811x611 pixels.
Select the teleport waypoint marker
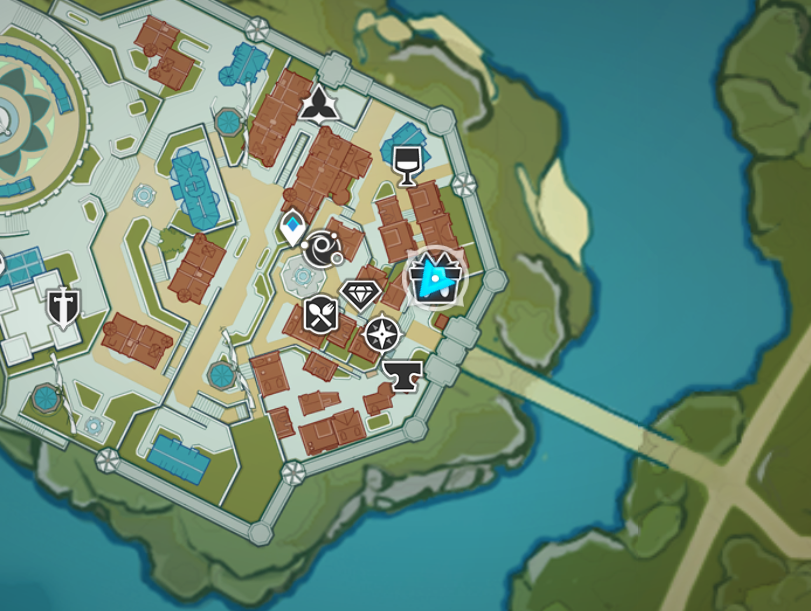(293, 227)
